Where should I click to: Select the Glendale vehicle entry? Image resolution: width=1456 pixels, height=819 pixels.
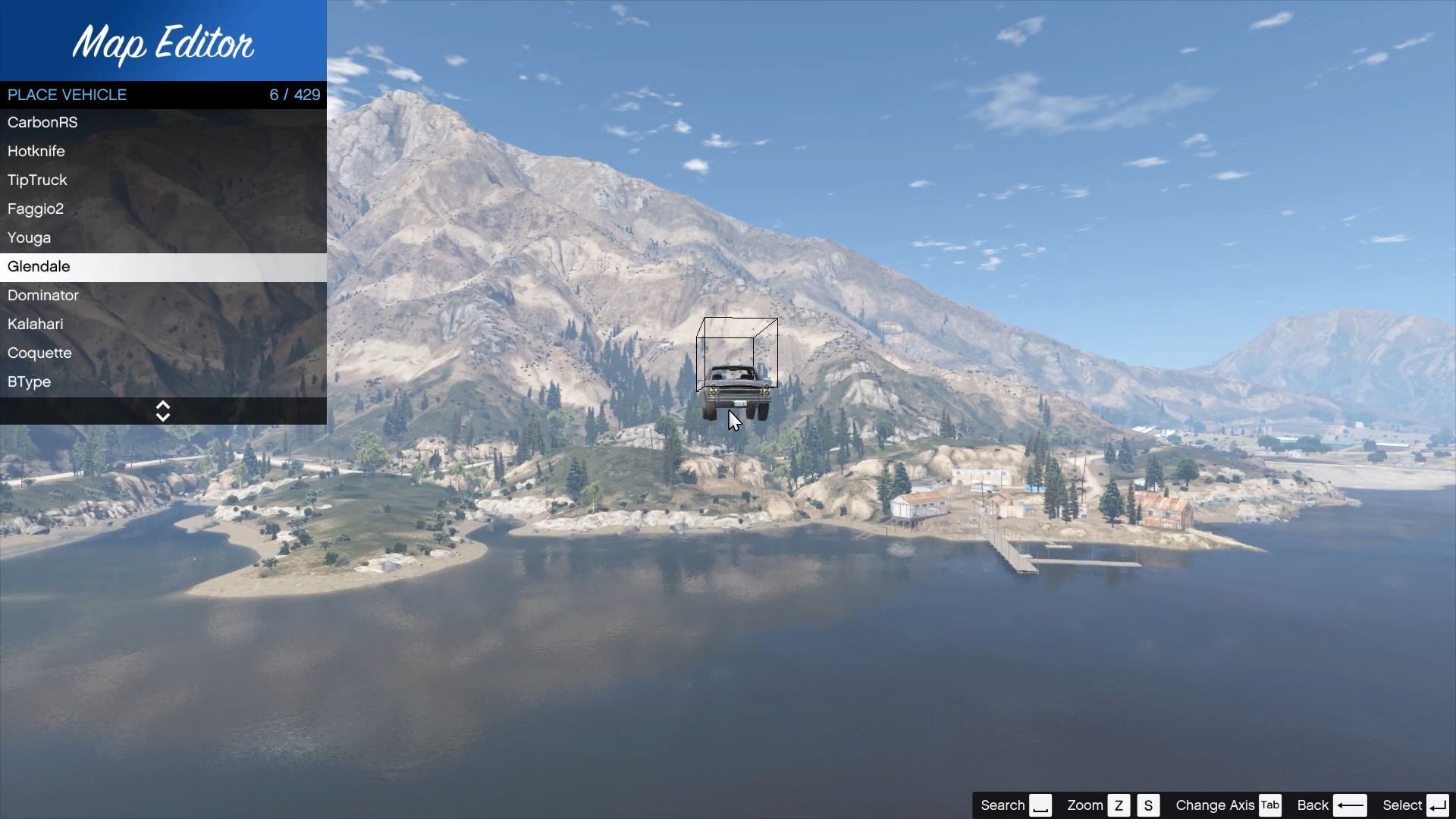tap(39, 267)
